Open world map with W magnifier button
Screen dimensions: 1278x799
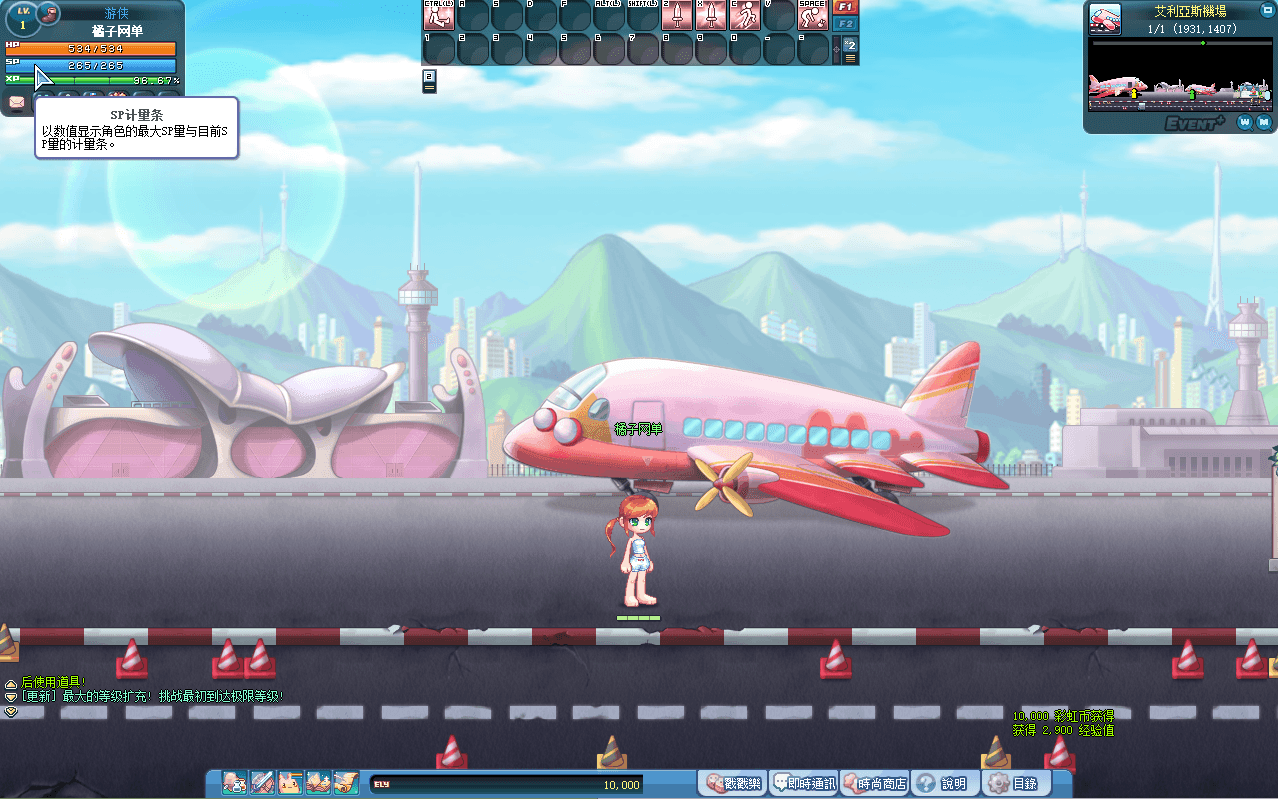tap(1245, 122)
